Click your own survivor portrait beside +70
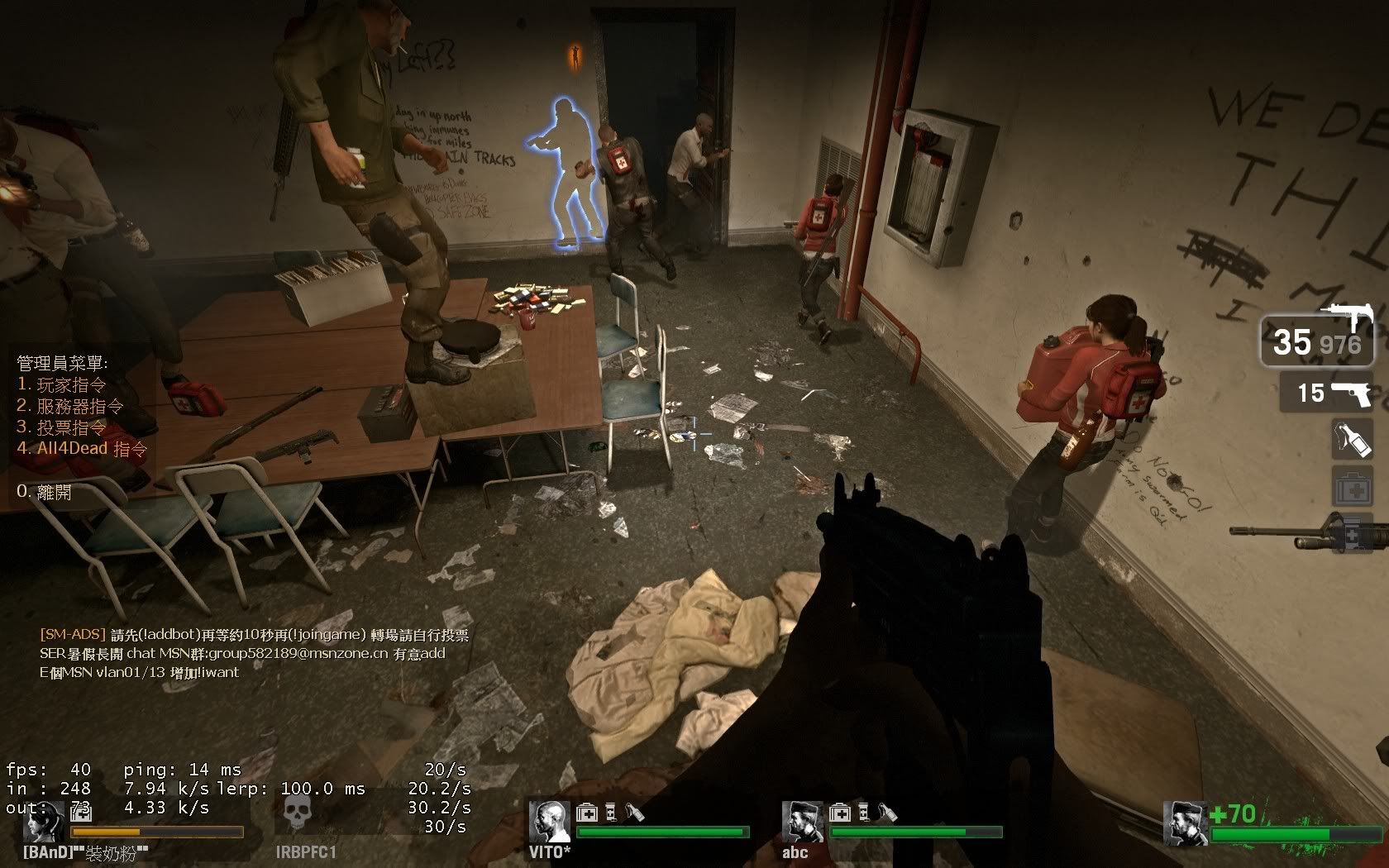The image size is (1389, 868). (1183, 823)
